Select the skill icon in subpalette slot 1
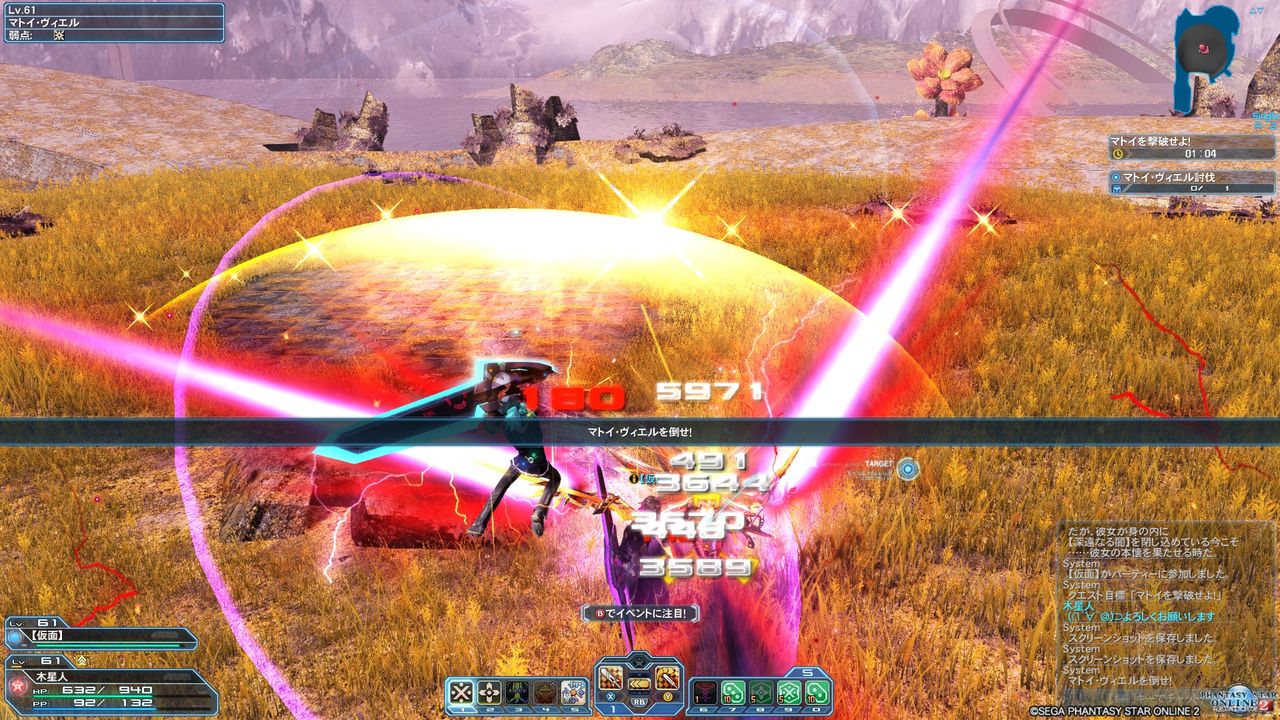The width and height of the screenshot is (1280, 720). [460, 691]
